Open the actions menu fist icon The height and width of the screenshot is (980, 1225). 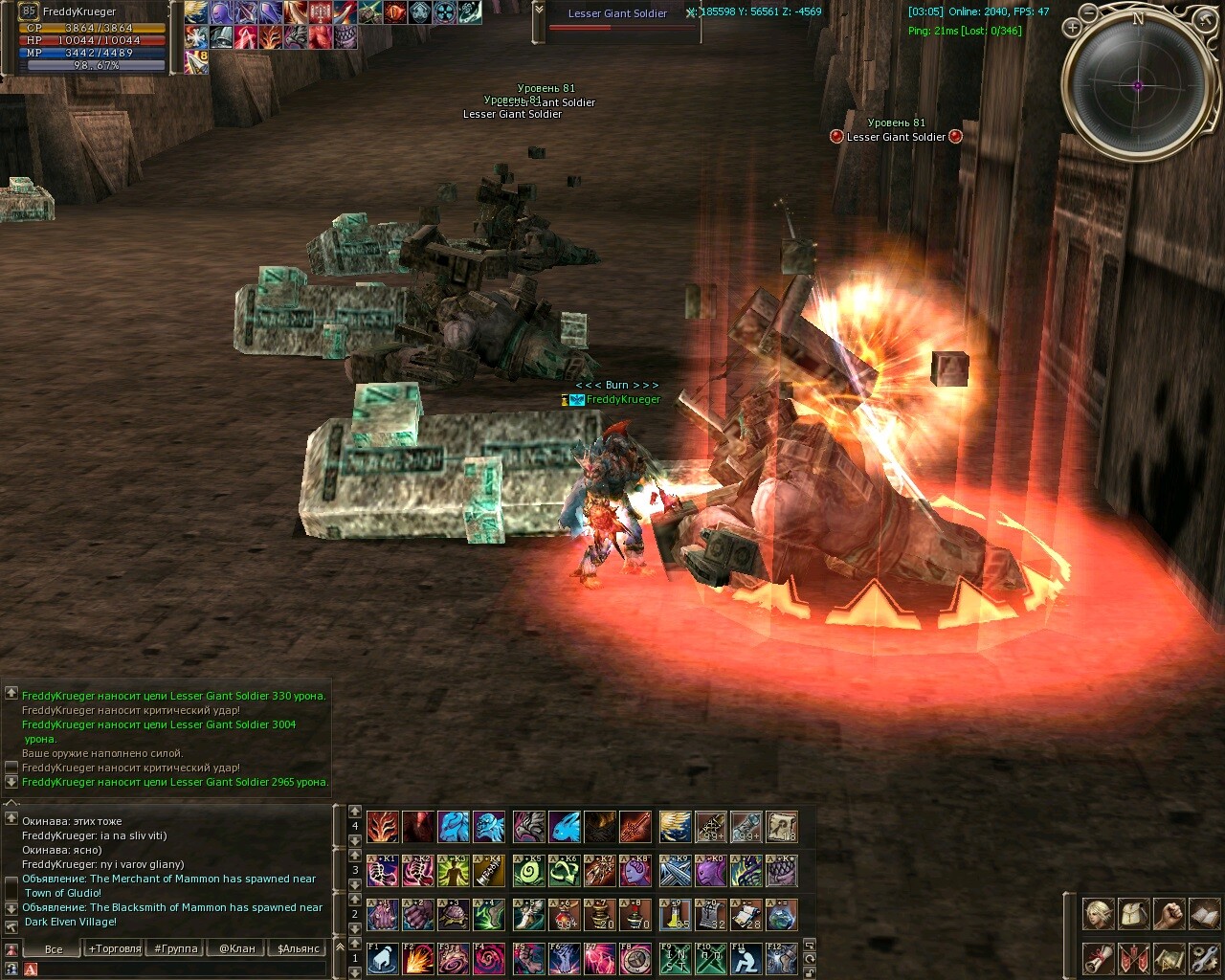[x=1169, y=914]
